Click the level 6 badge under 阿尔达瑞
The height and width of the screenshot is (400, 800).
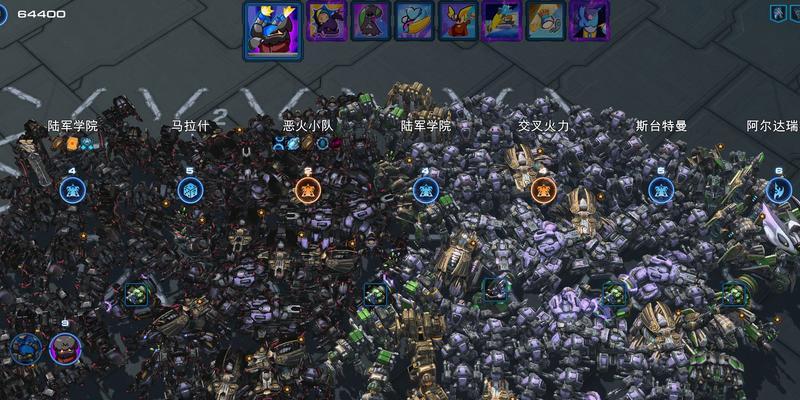tap(778, 190)
